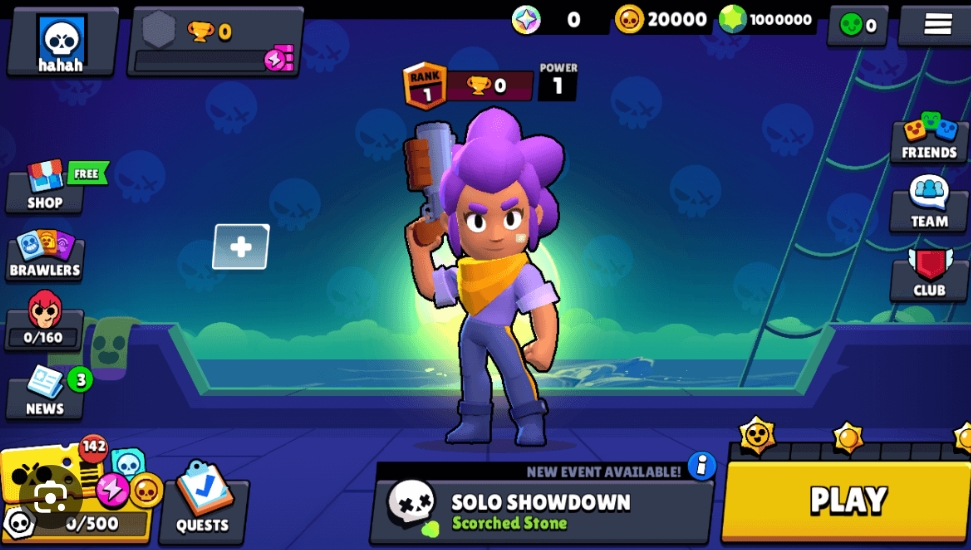Open the hamburger menu
This screenshot has width=971, height=550.
[x=937, y=24]
